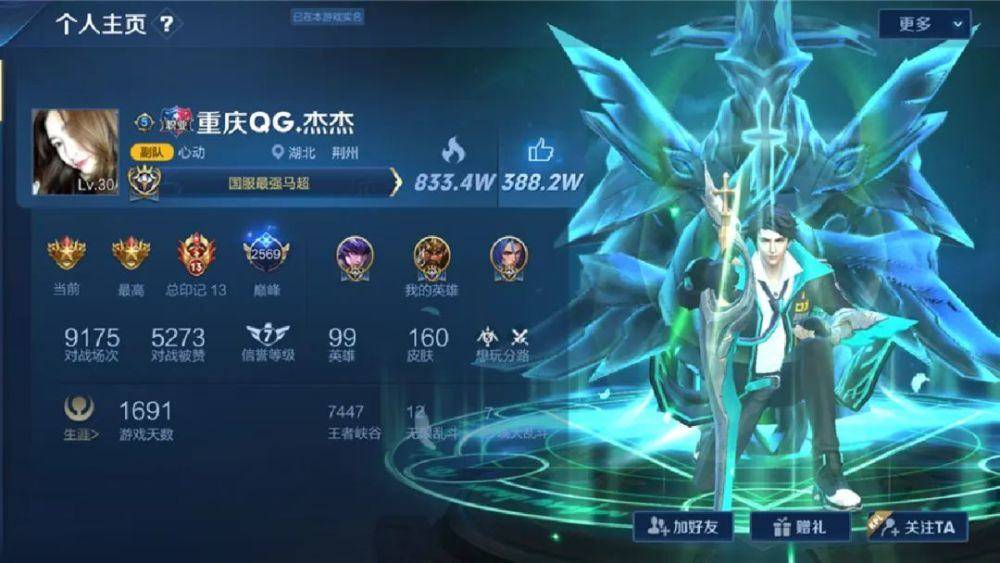
Task: Click the flame popularity icon
Action: (x=453, y=151)
